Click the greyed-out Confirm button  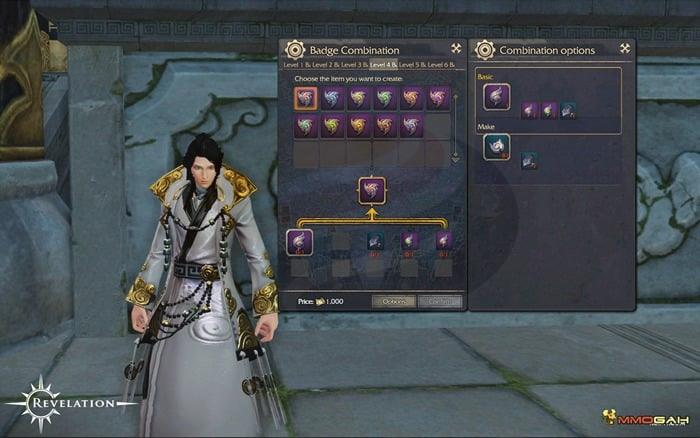(x=438, y=301)
